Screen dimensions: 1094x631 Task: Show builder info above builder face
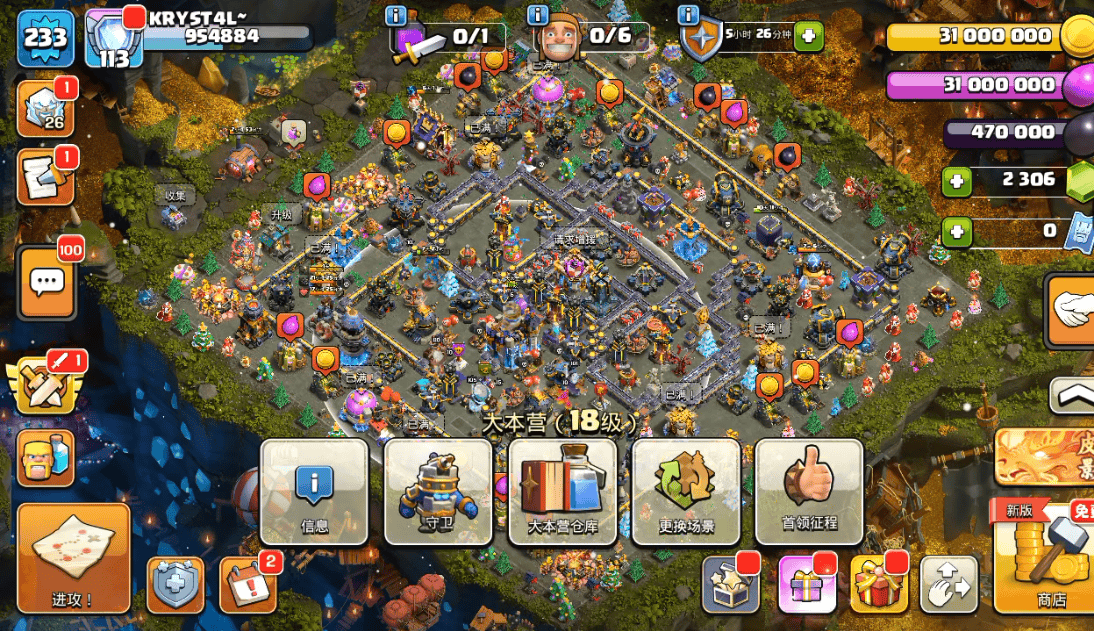[x=538, y=15]
